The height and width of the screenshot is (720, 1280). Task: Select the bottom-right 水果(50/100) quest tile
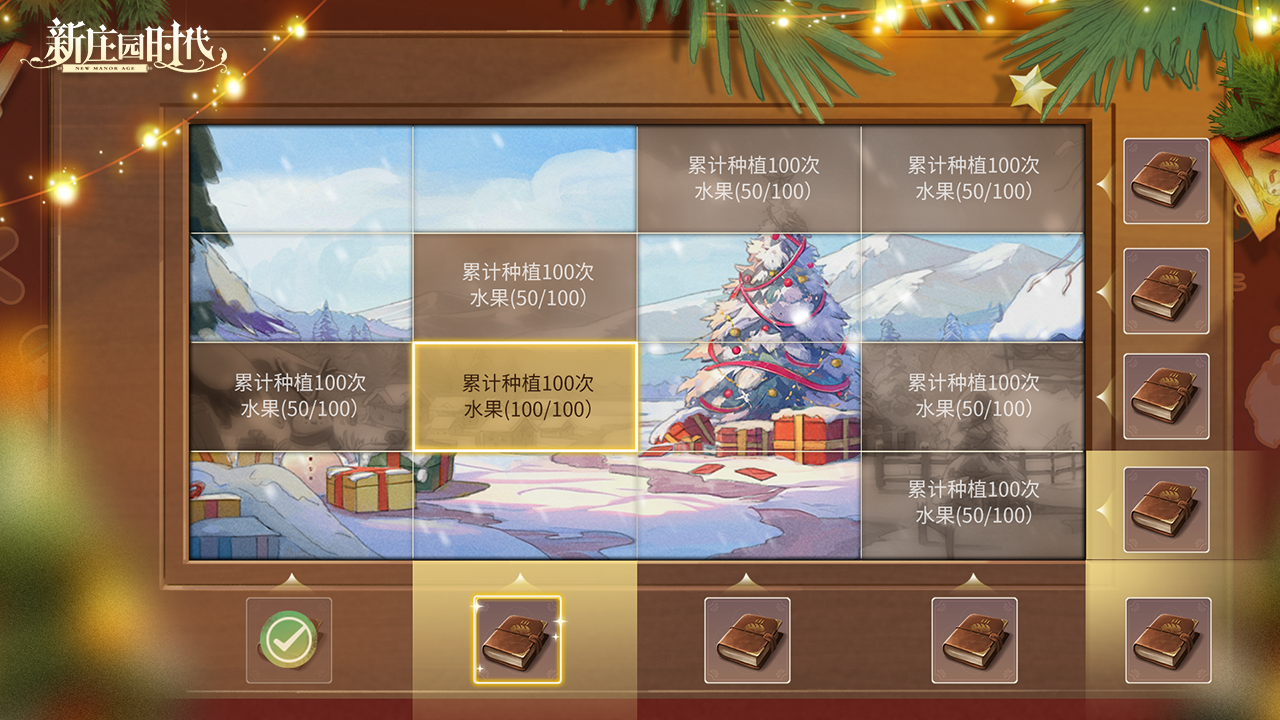point(971,507)
